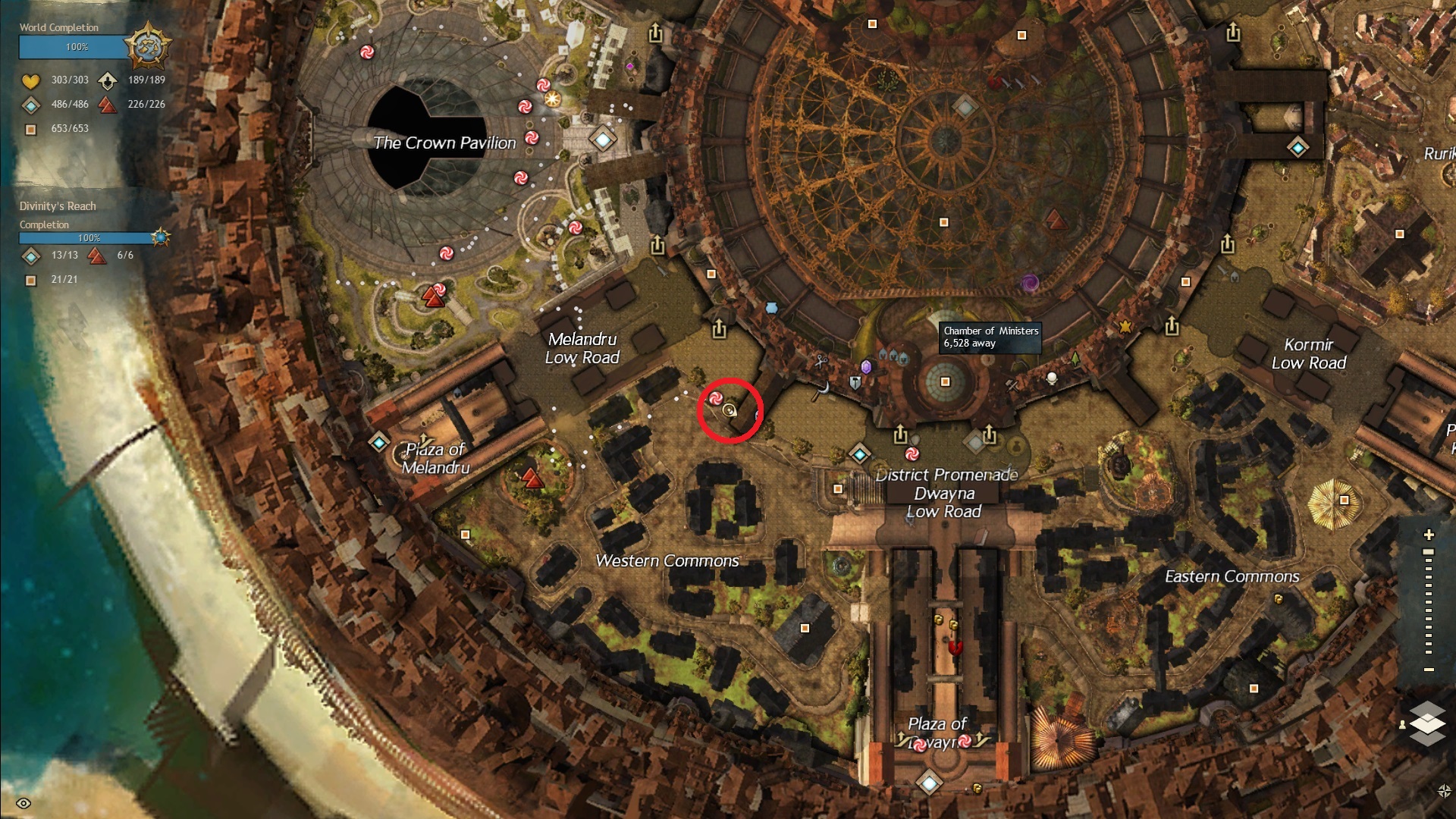Travel to the Plaza of Melandru waypoint

click(379, 442)
